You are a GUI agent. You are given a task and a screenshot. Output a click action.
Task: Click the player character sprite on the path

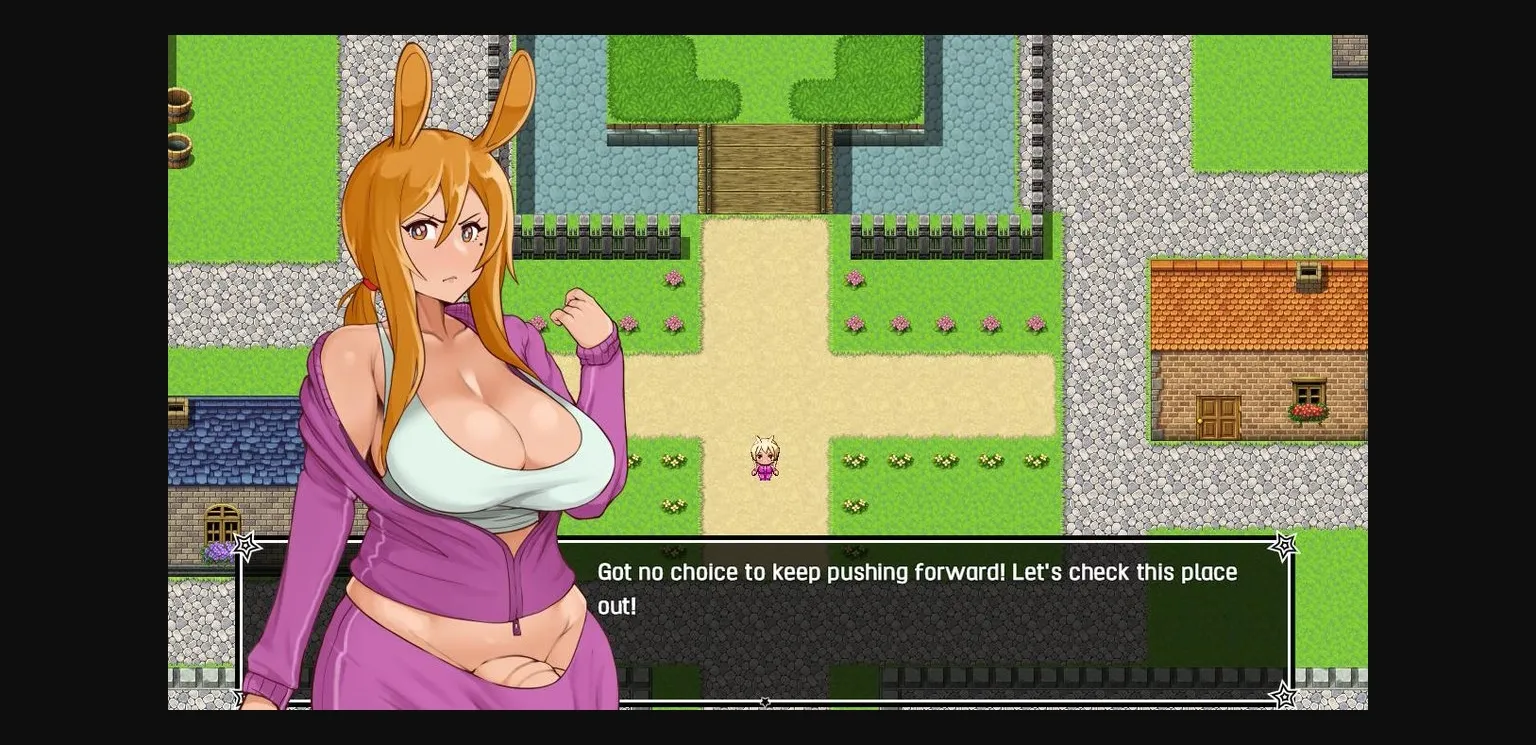point(763,458)
